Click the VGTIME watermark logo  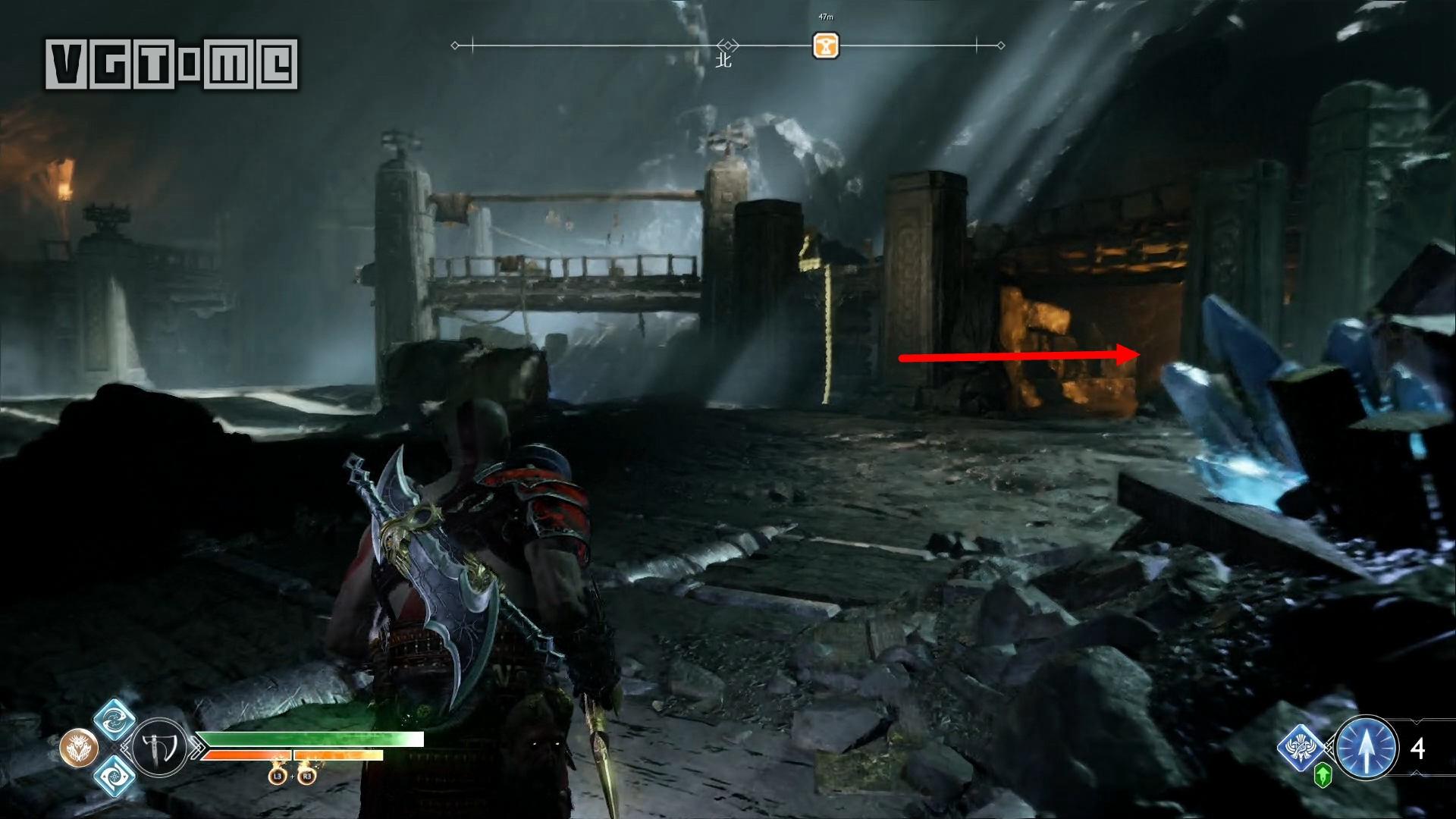tap(171, 64)
